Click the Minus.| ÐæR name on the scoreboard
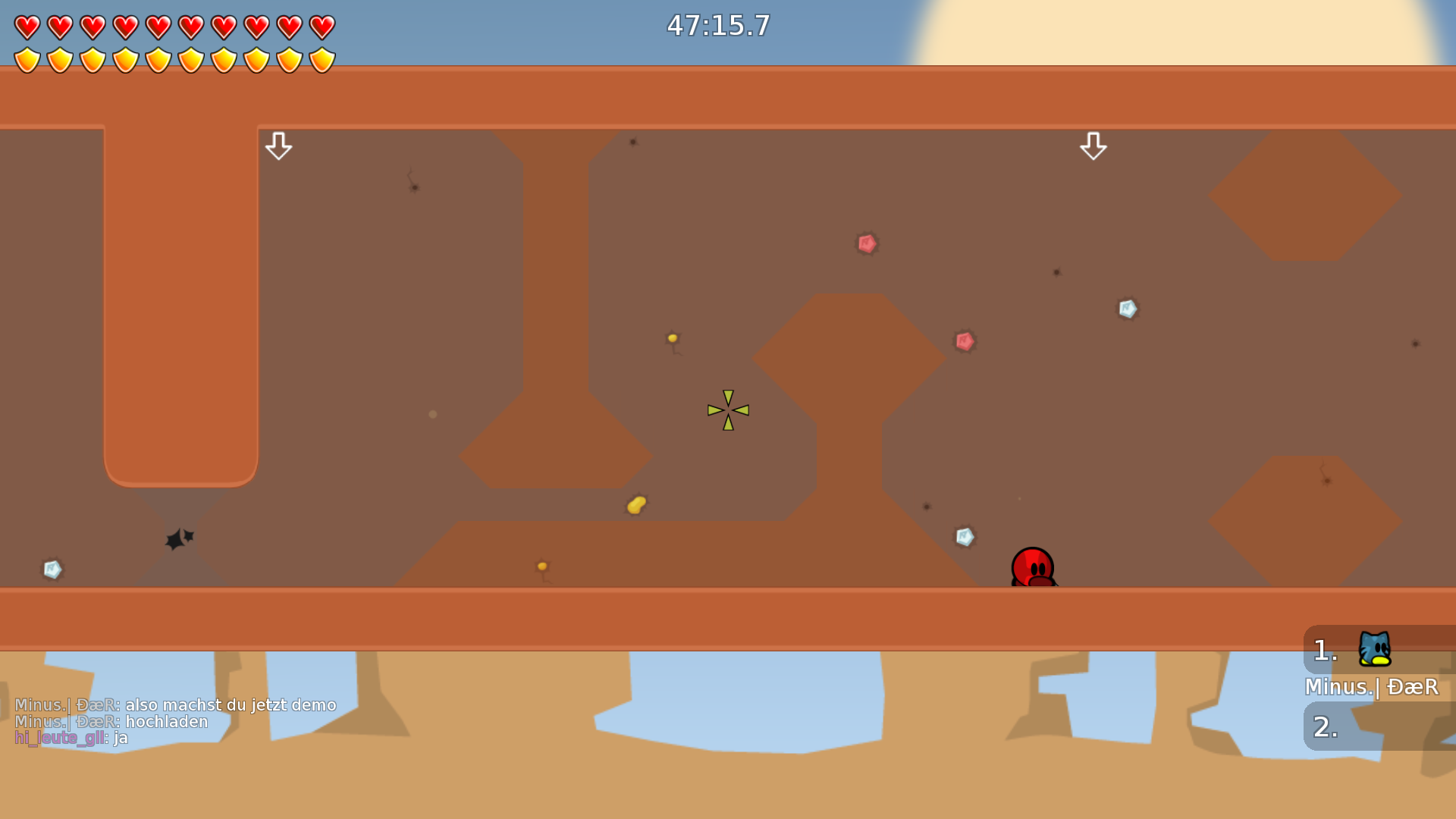This screenshot has height=819, width=1456. coord(1371,687)
